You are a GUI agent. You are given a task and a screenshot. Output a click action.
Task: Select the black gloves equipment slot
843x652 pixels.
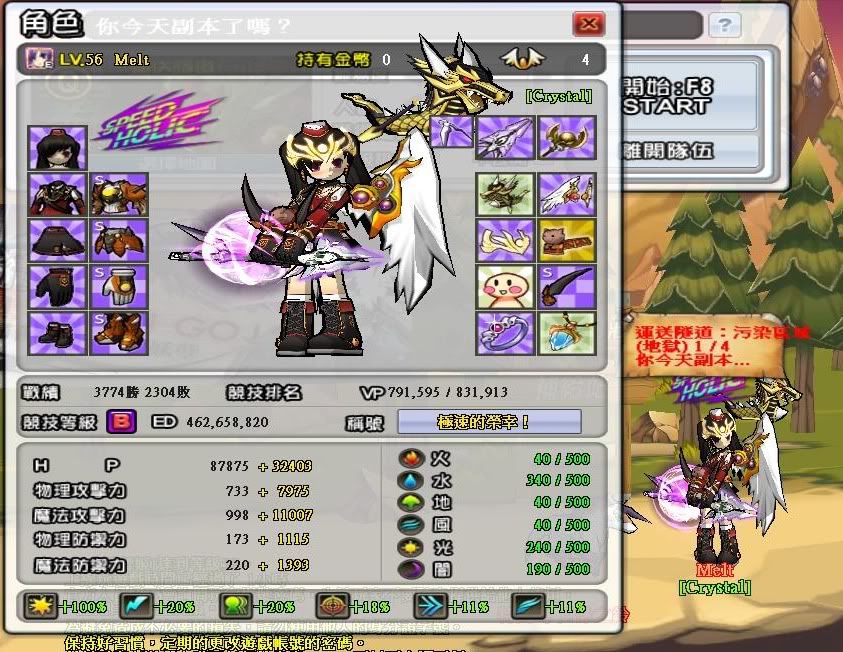coord(57,286)
